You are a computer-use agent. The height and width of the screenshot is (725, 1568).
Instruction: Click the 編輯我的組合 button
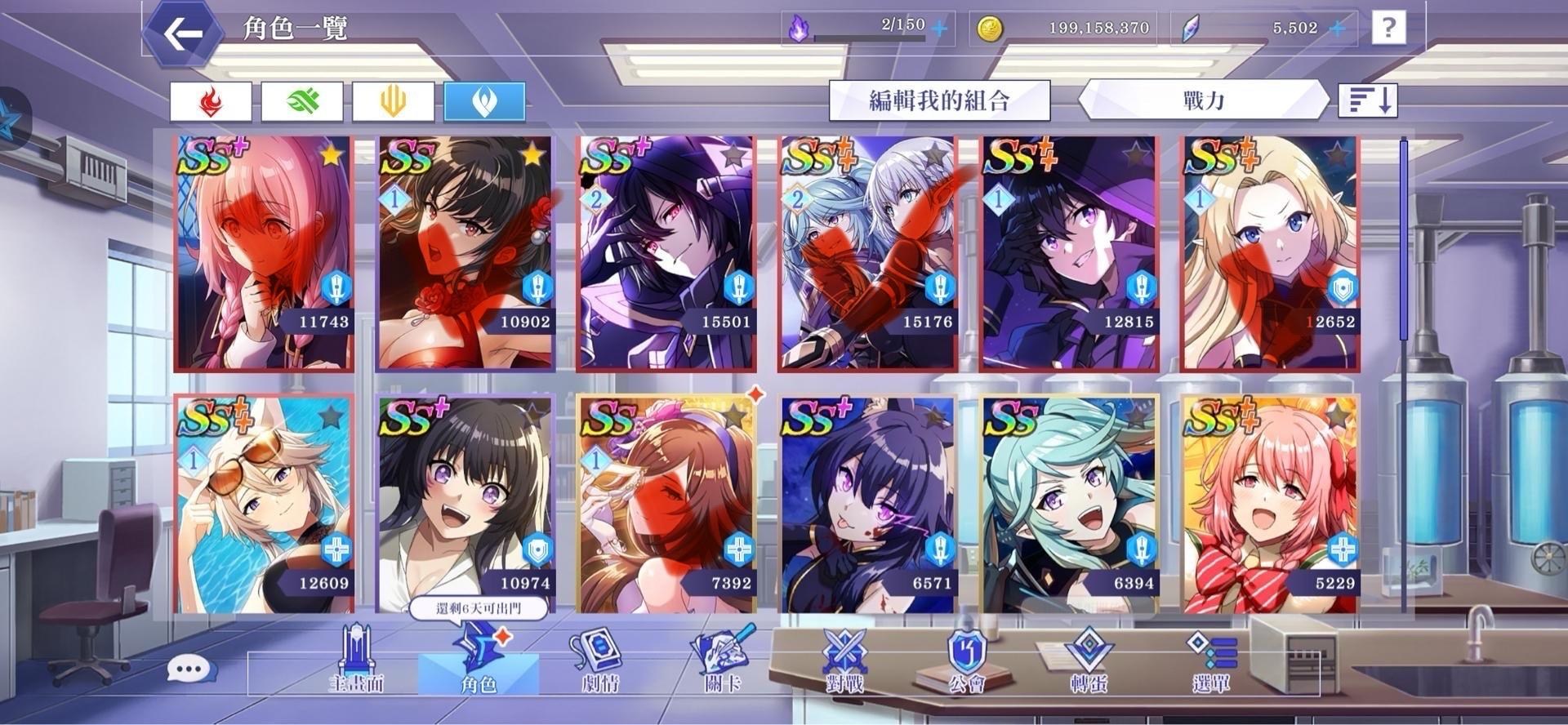click(x=938, y=100)
